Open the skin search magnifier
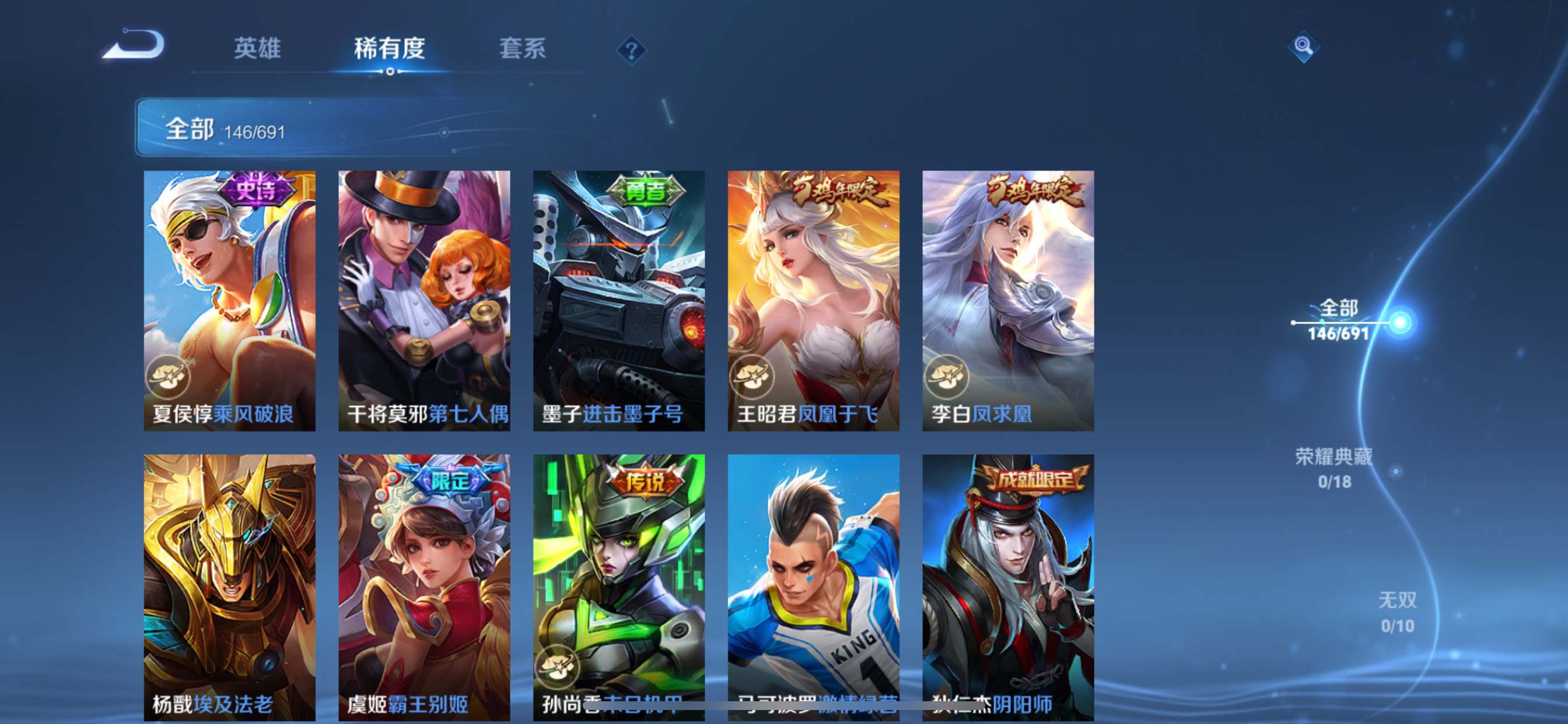The width and height of the screenshot is (1568, 724). pos(1303,46)
